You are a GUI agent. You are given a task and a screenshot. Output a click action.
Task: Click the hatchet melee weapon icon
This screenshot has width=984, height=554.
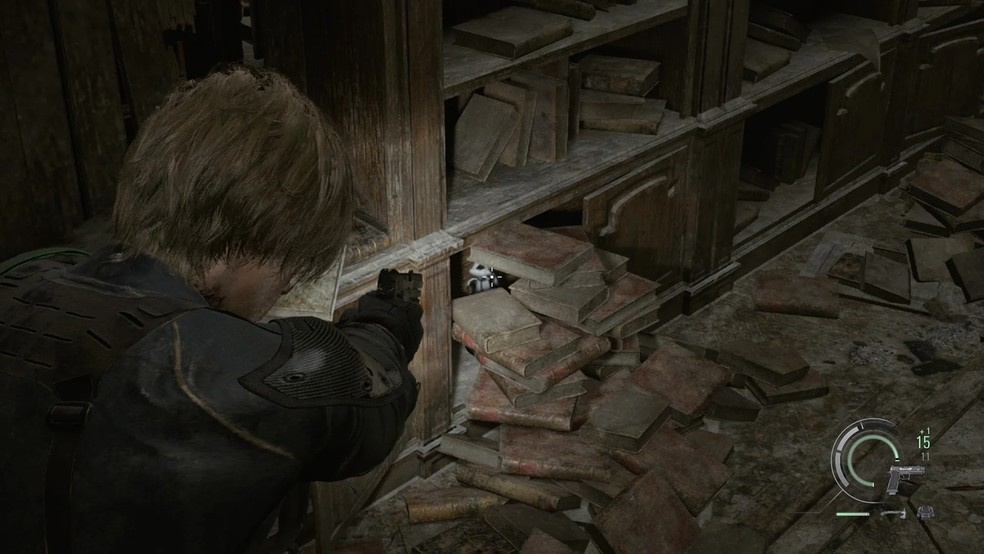tap(894, 513)
